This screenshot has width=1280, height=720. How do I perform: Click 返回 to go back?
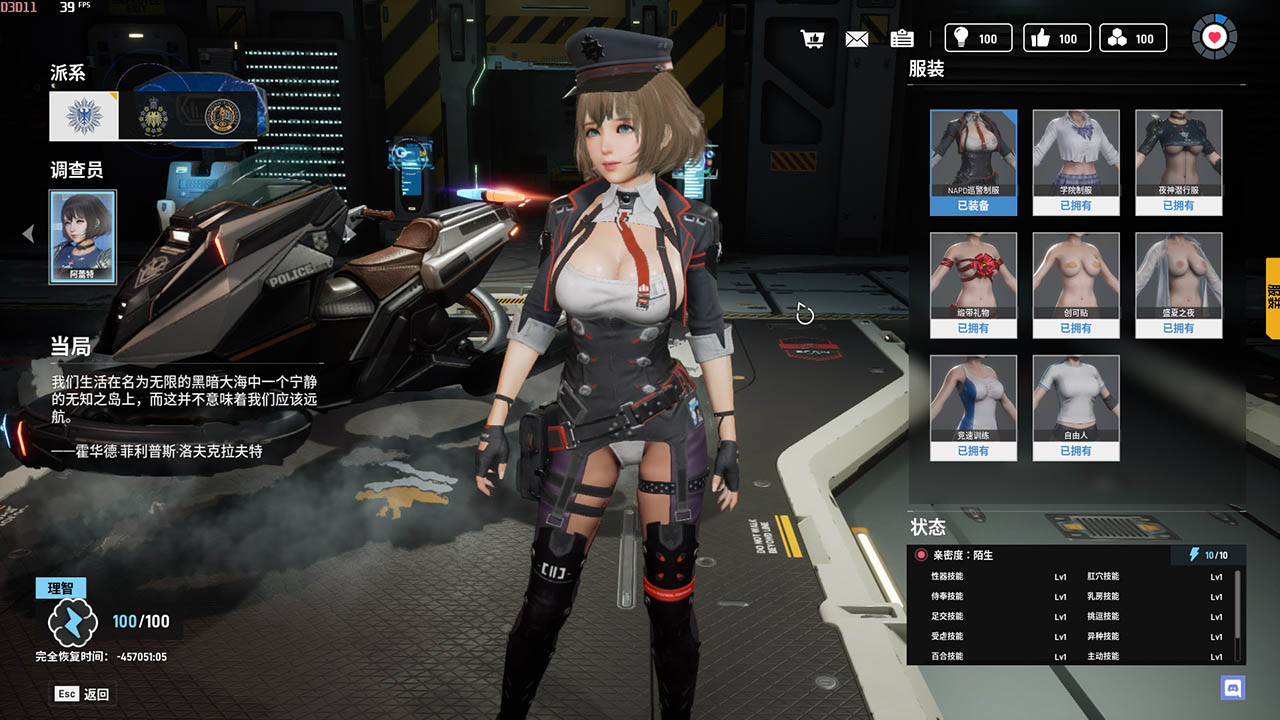point(82,694)
